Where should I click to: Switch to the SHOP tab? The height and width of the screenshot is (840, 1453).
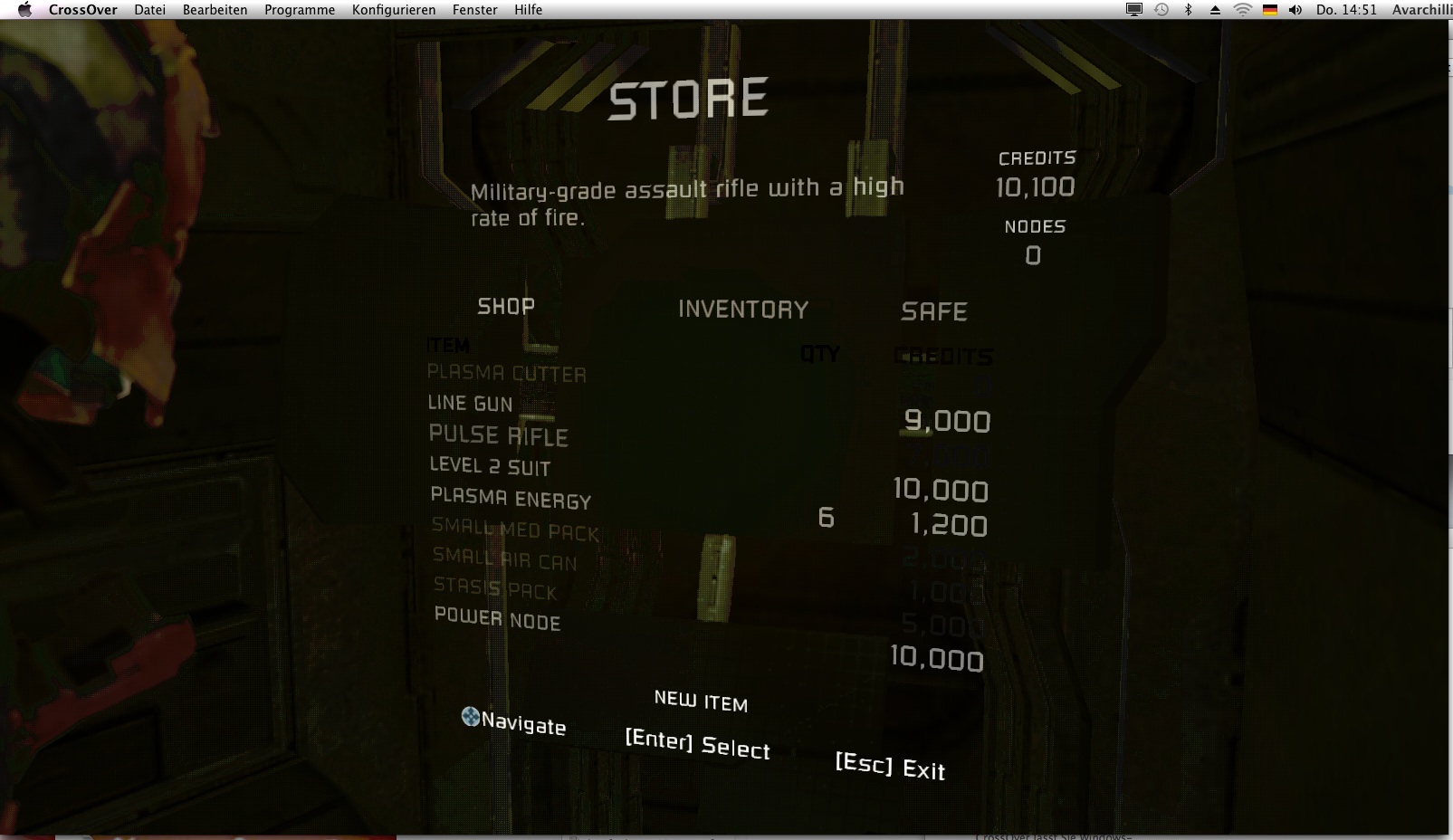505,305
